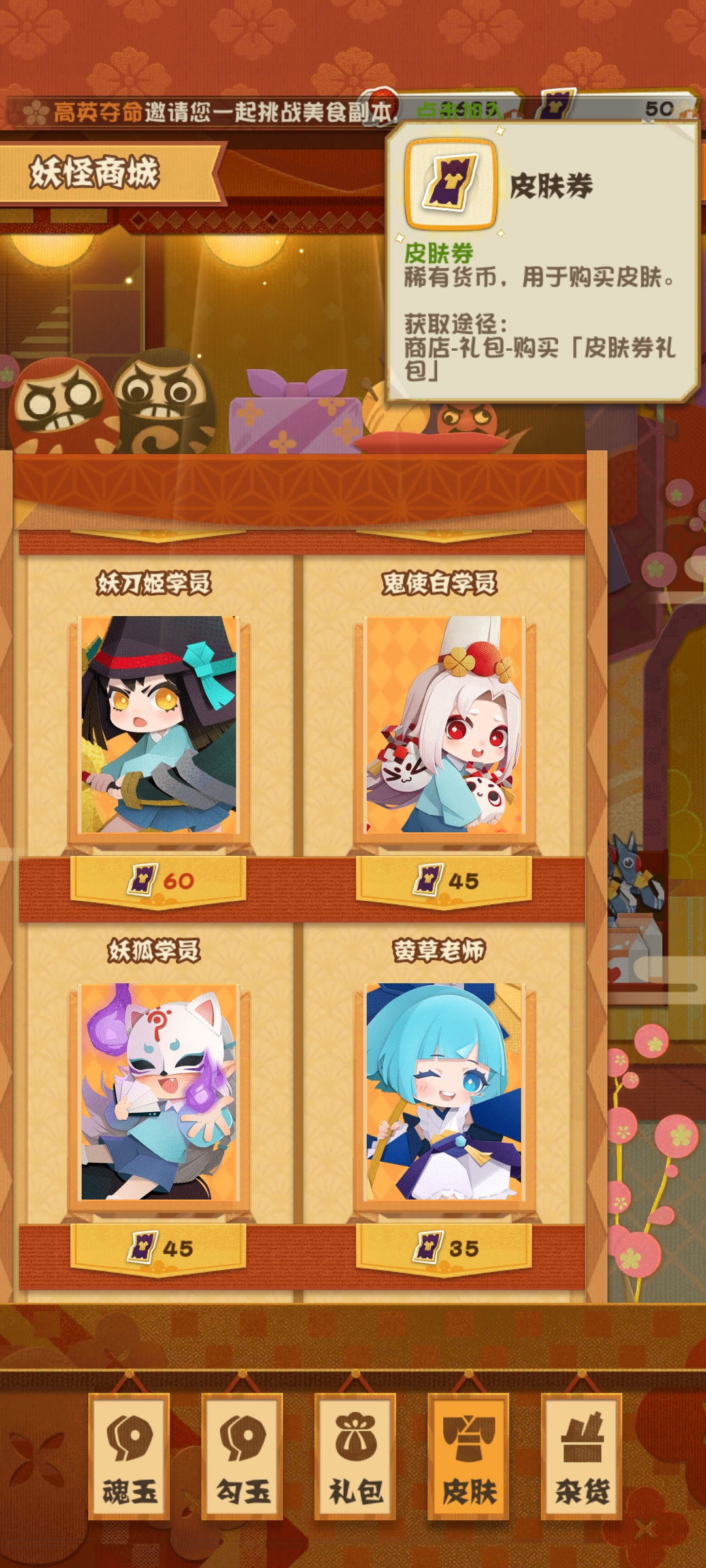The width and height of the screenshot is (706, 1568).
Task: Preview the 妖刀姬学员 skin card
Action: tap(158, 725)
